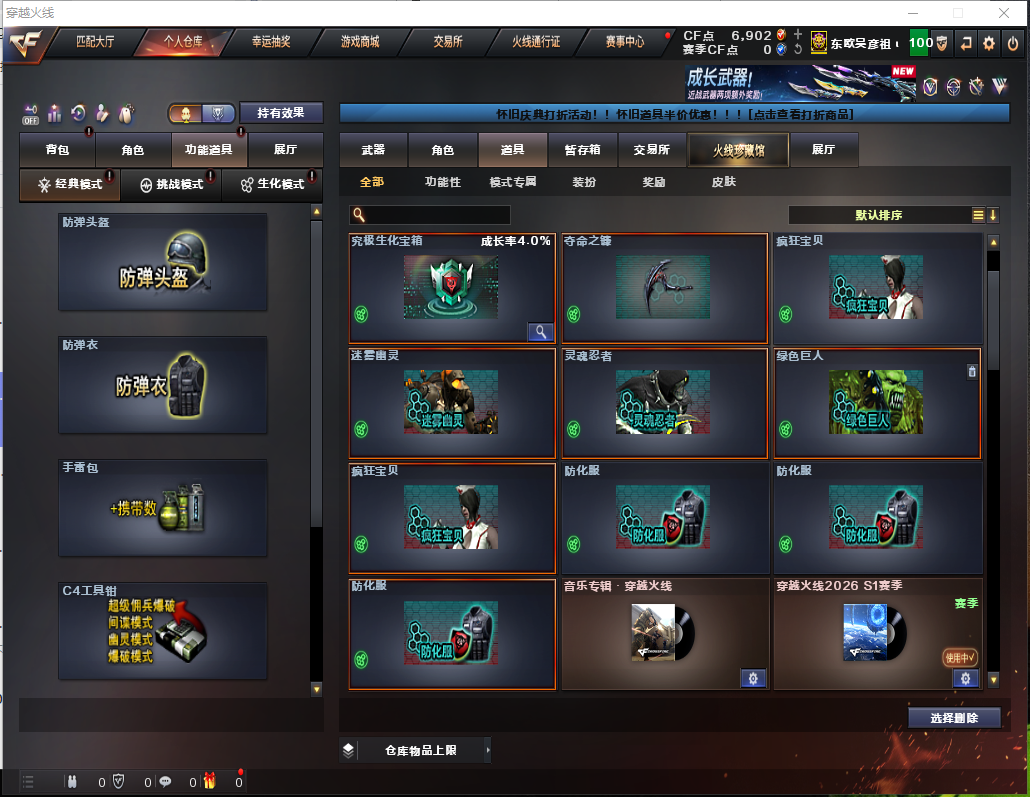Open the 交易所 entry in top navigation bar
The height and width of the screenshot is (797, 1030).
(x=448, y=42)
